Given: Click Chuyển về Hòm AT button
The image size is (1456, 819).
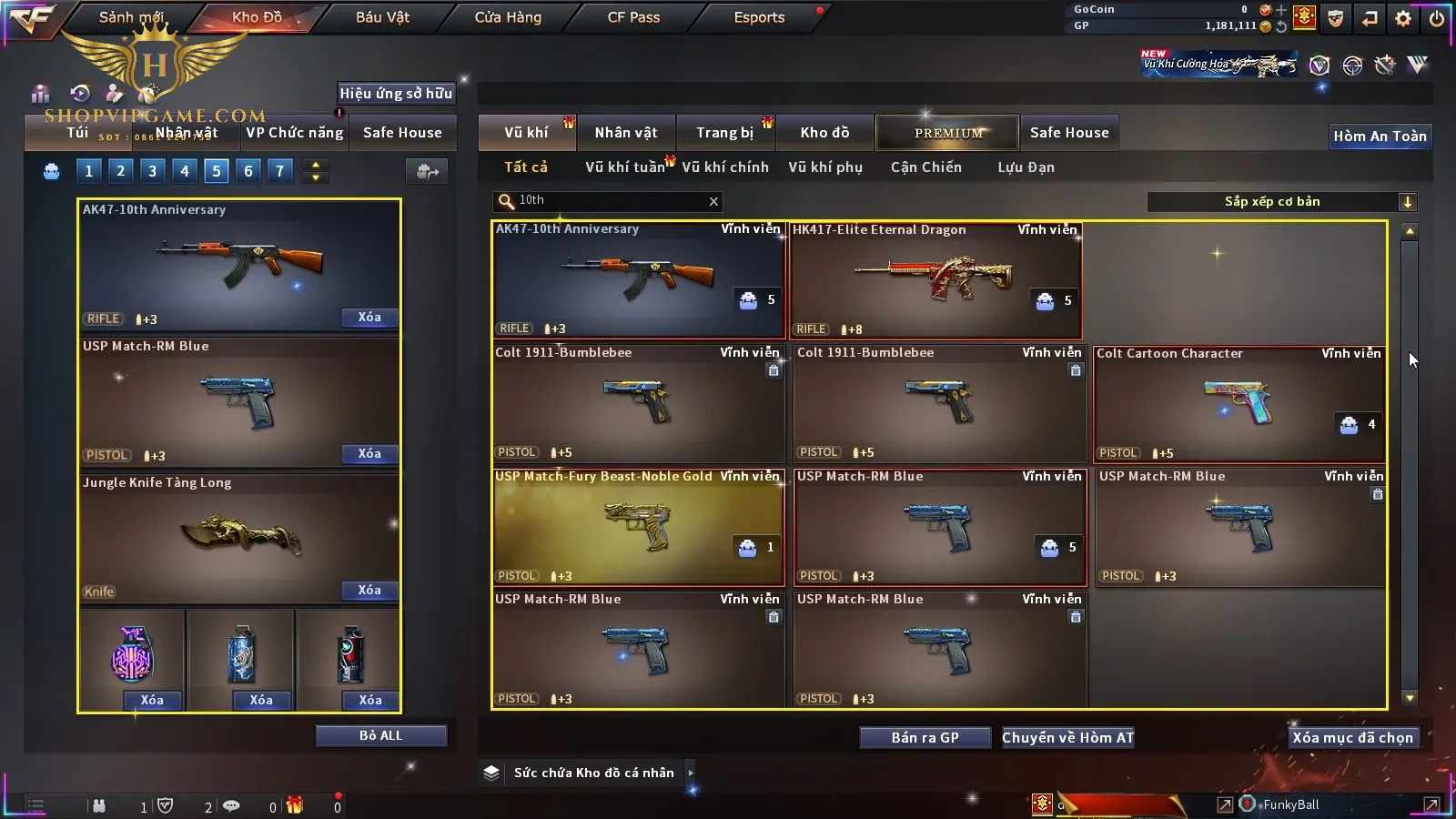Looking at the screenshot, I should pyautogui.click(x=1067, y=738).
